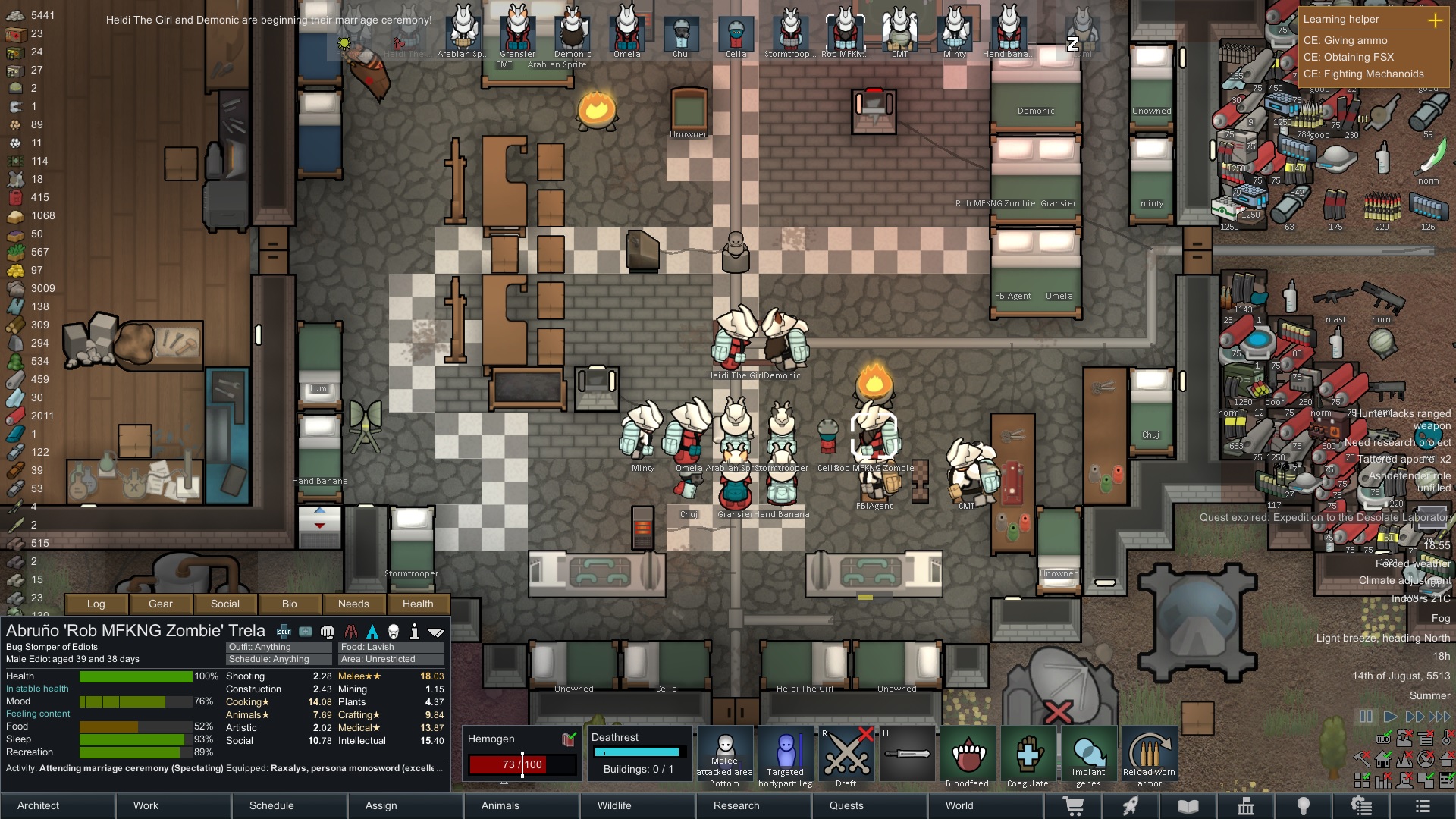Reload worn armor
Image resolution: width=1456 pixels, height=819 pixels.
(1150, 757)
